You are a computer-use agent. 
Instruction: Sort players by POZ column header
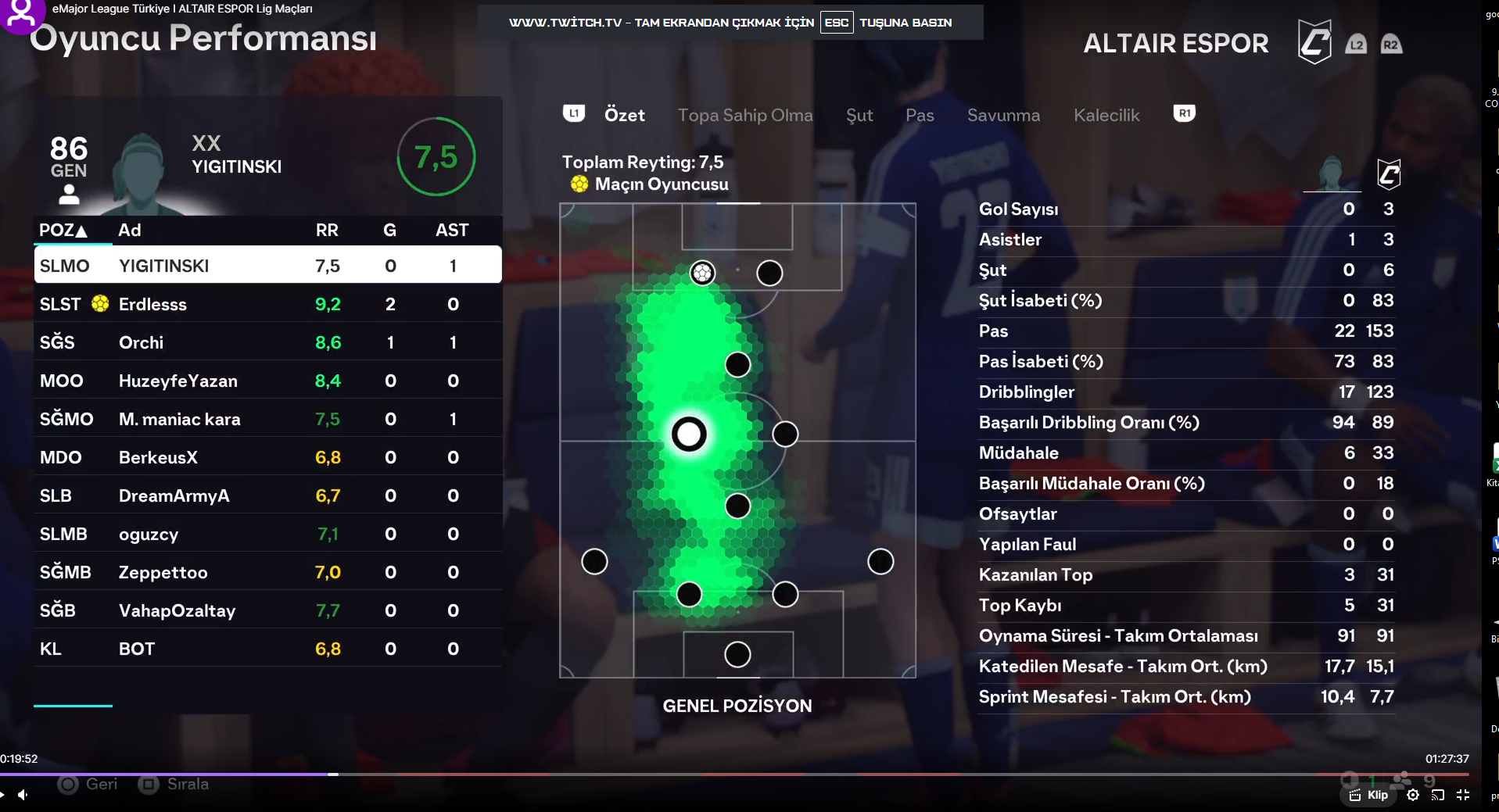(x=63, y=230)
